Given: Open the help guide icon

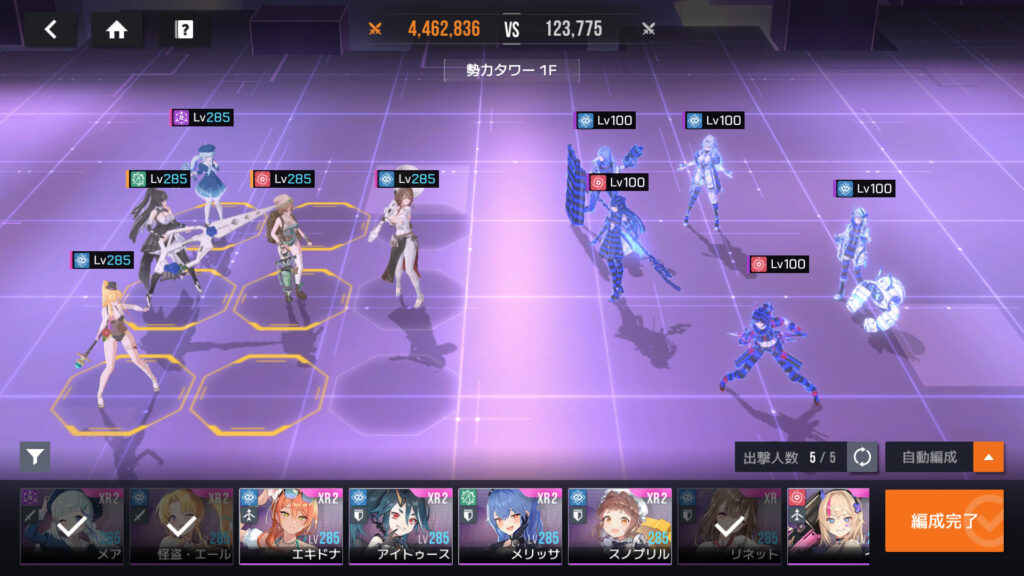Looking at the screenshot, I should click(184, 29).
